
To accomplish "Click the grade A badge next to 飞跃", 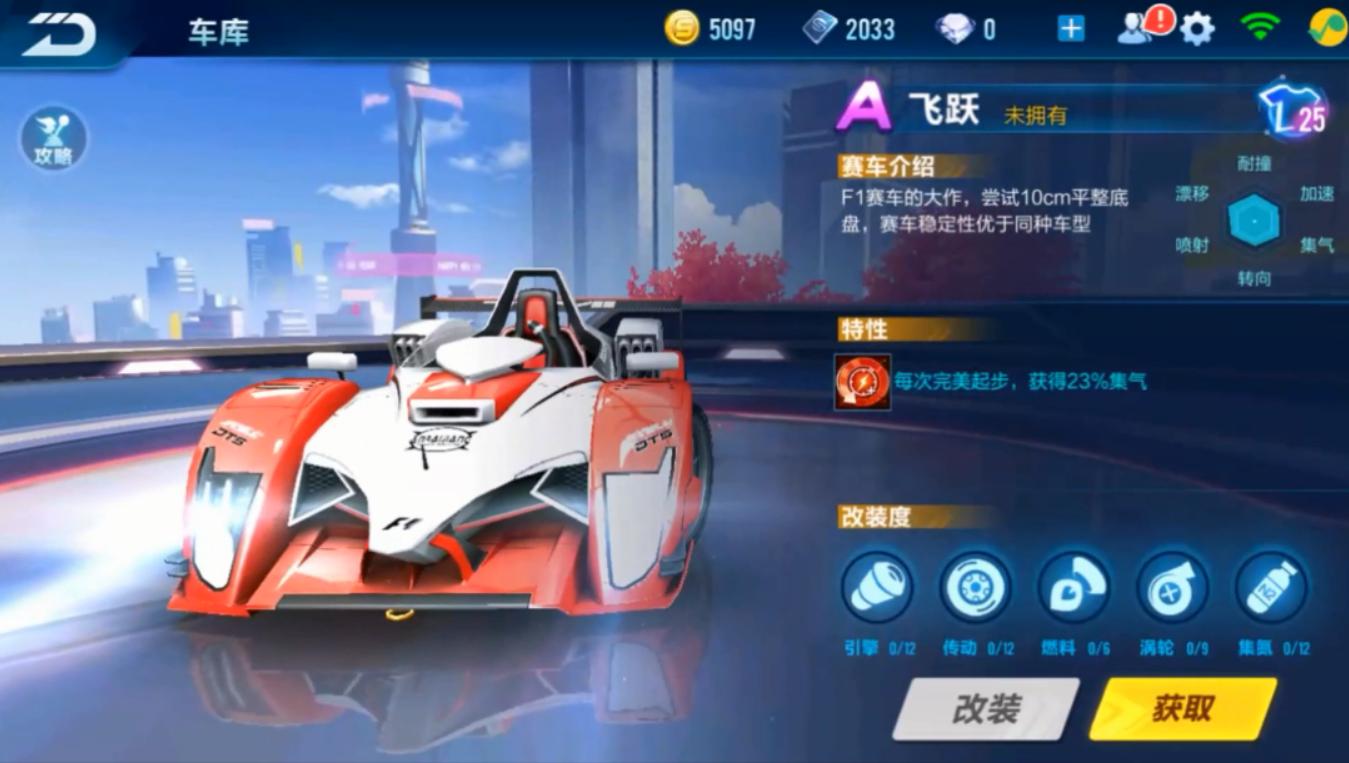I will coord(865,109).
